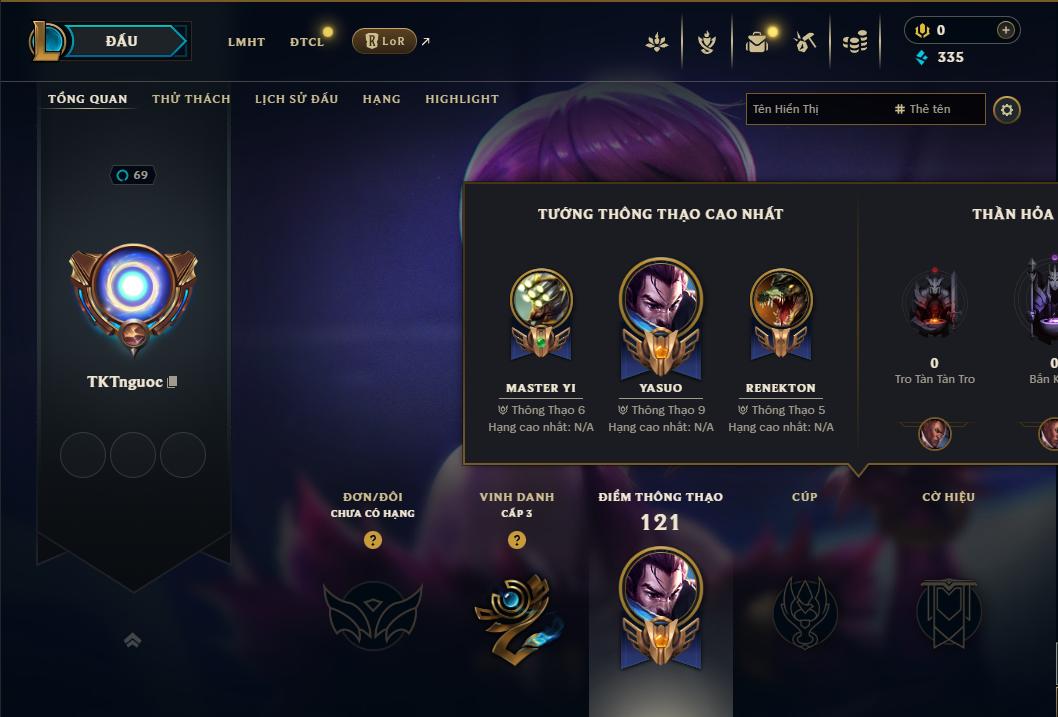This screenshot has width=1058, height=717.
Task: Switch to ĐTCL game mode
Action: point(307,42)
